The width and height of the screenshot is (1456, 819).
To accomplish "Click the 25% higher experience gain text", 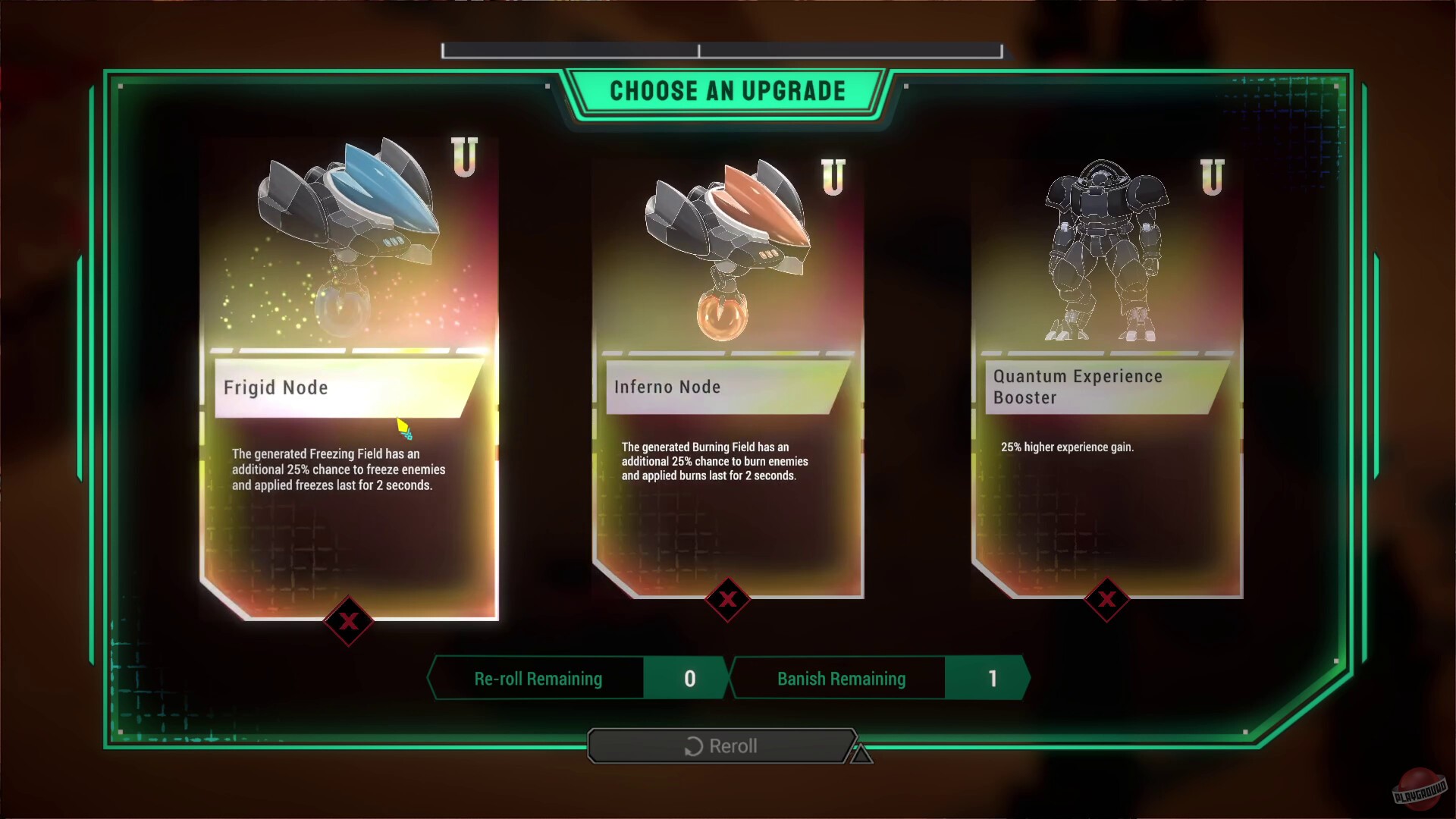I will point(1068,447).
